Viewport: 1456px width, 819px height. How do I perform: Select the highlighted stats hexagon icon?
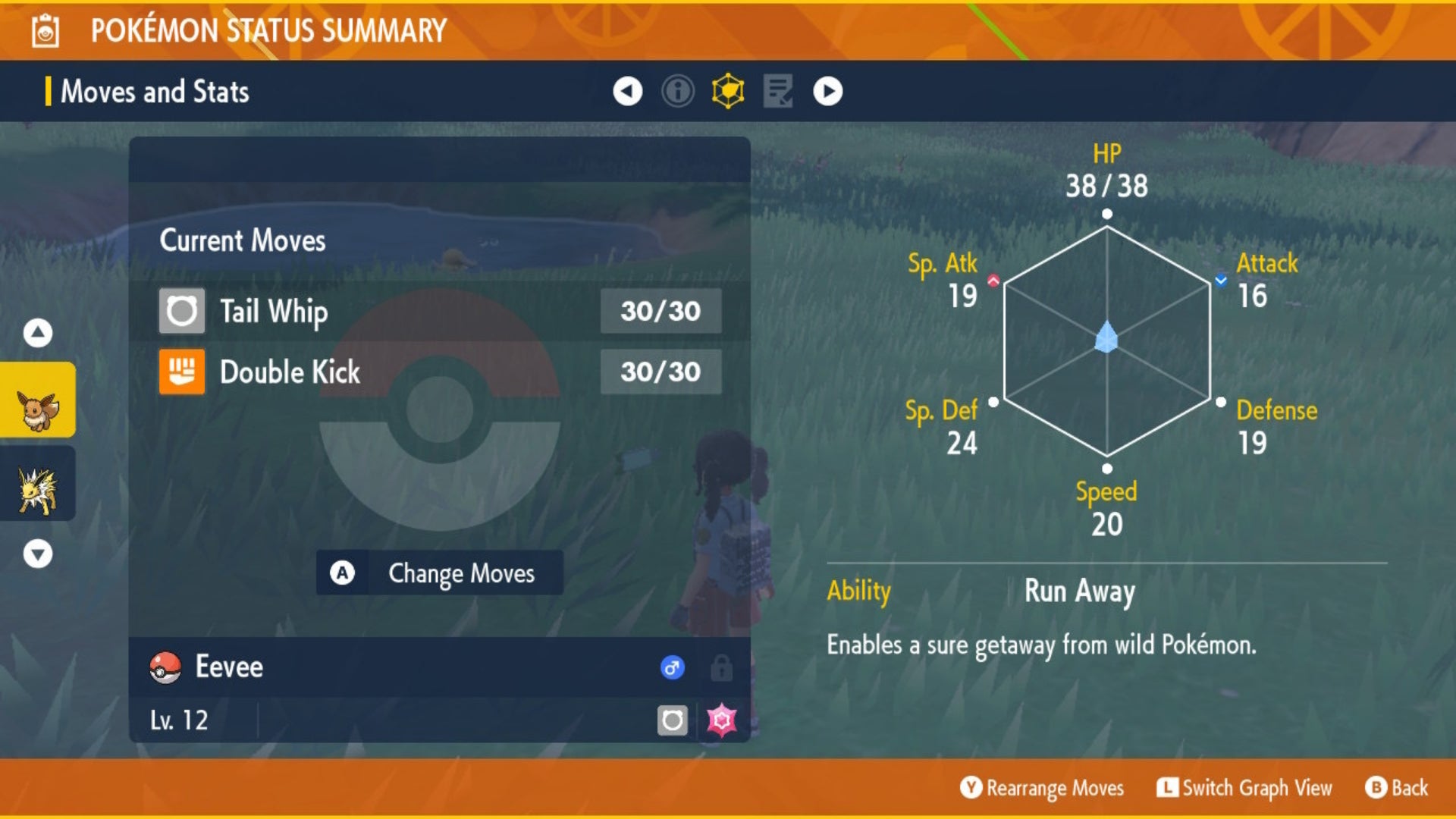(729, 91)
